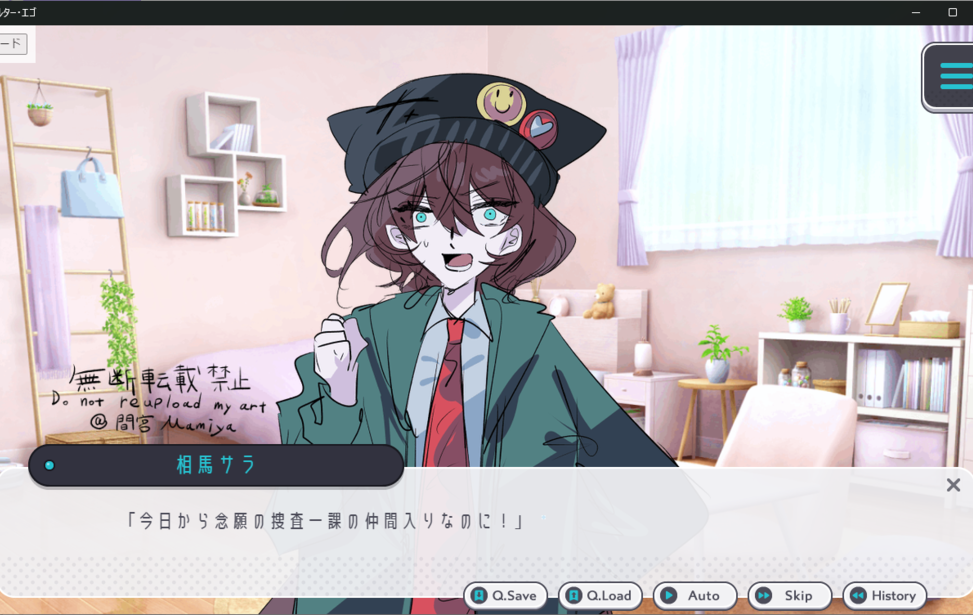Enable Auto text advance
973x615 pixels.
point(695,596)
